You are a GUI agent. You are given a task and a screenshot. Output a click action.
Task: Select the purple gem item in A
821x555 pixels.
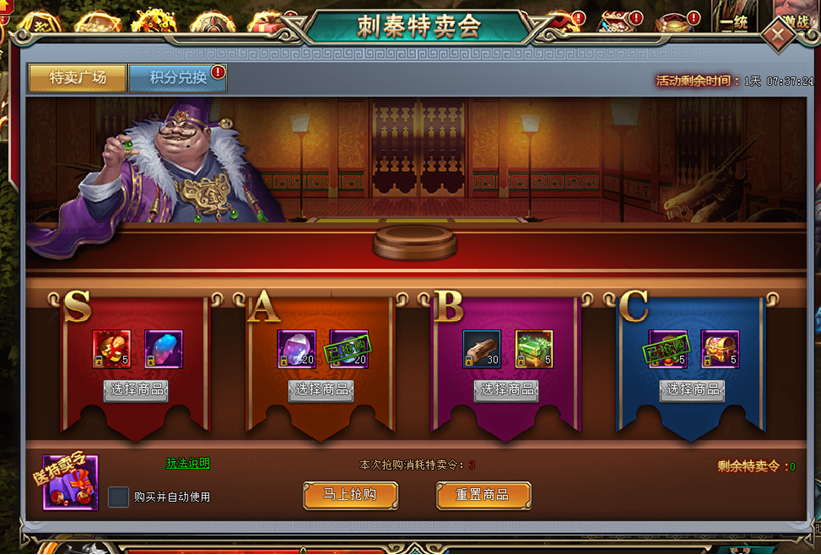click(297, 349)
